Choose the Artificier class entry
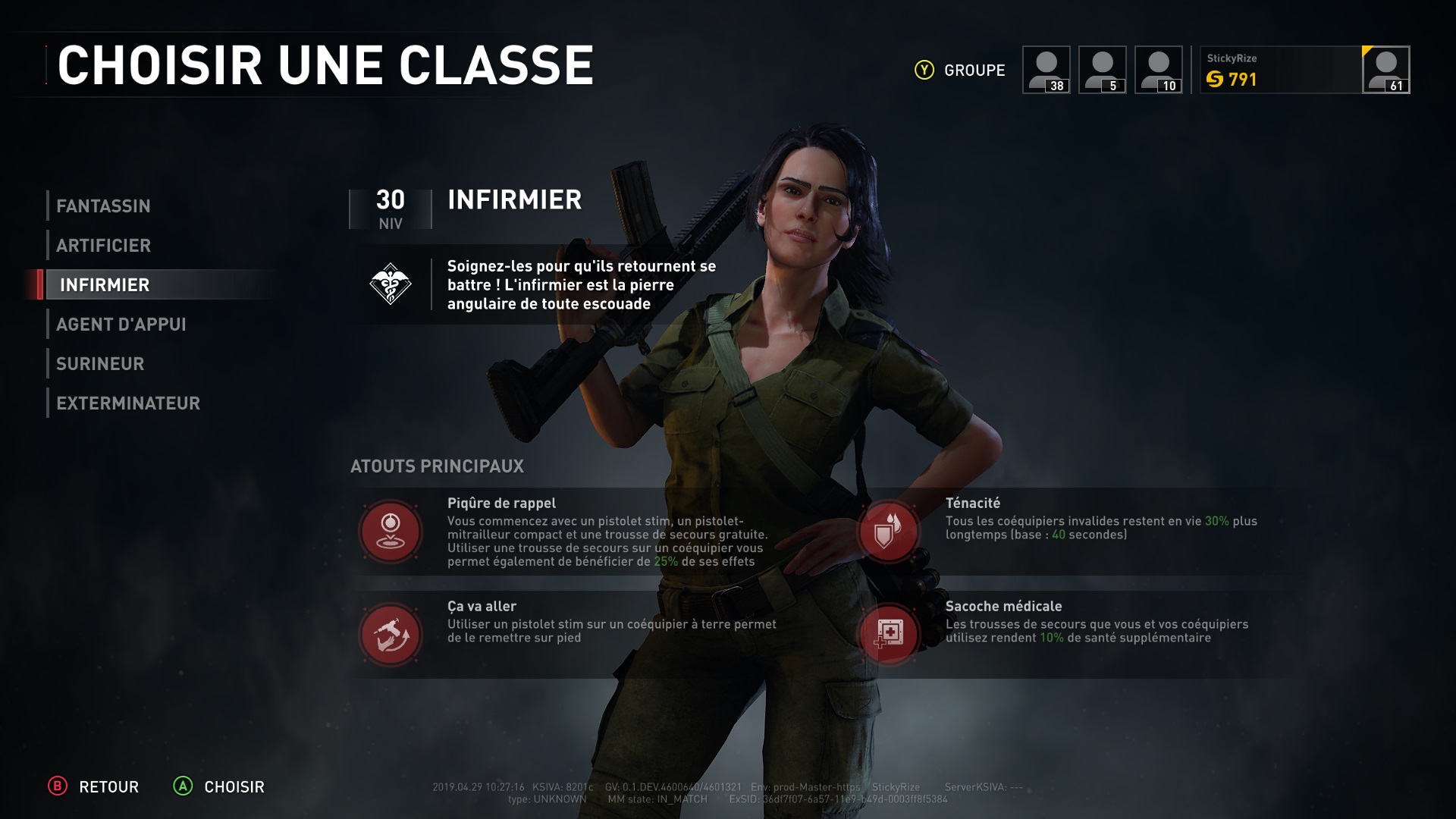The image size is (1456, 819). pyautogui.click(x=103, y=245)
